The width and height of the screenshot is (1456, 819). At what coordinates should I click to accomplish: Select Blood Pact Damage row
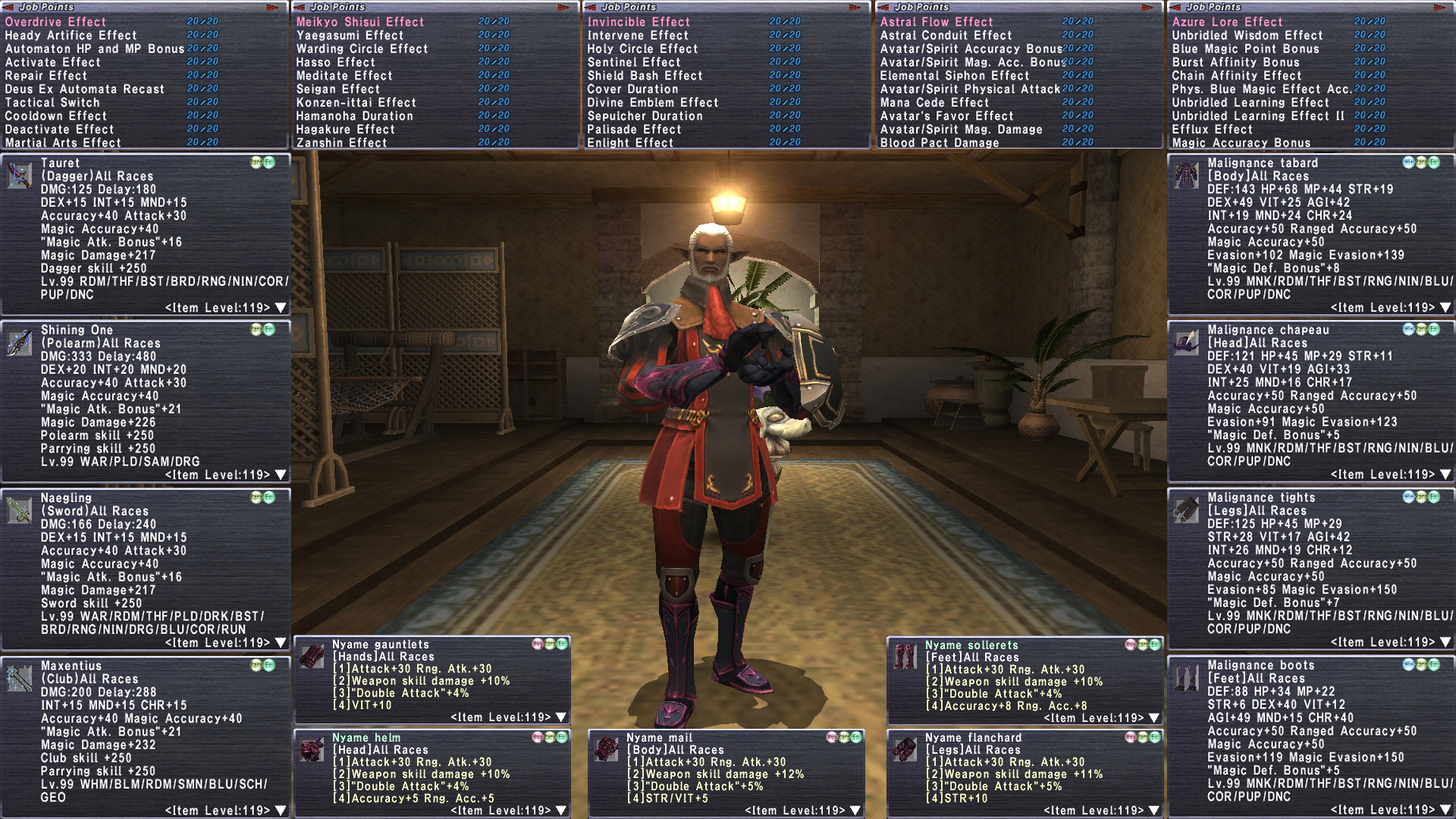(x=940, y=143)
